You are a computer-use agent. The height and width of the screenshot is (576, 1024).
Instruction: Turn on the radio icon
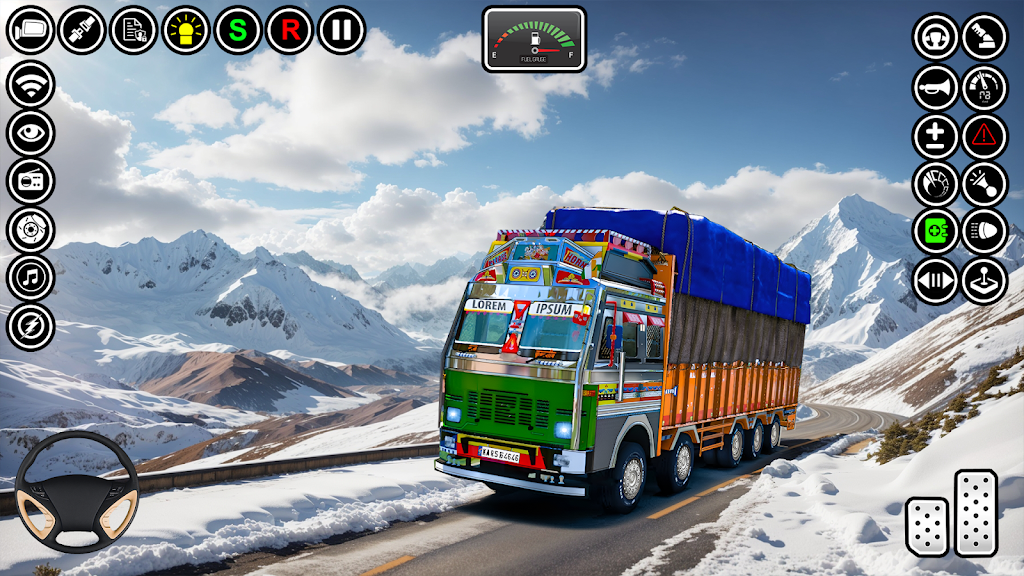(x=30, y=182)
